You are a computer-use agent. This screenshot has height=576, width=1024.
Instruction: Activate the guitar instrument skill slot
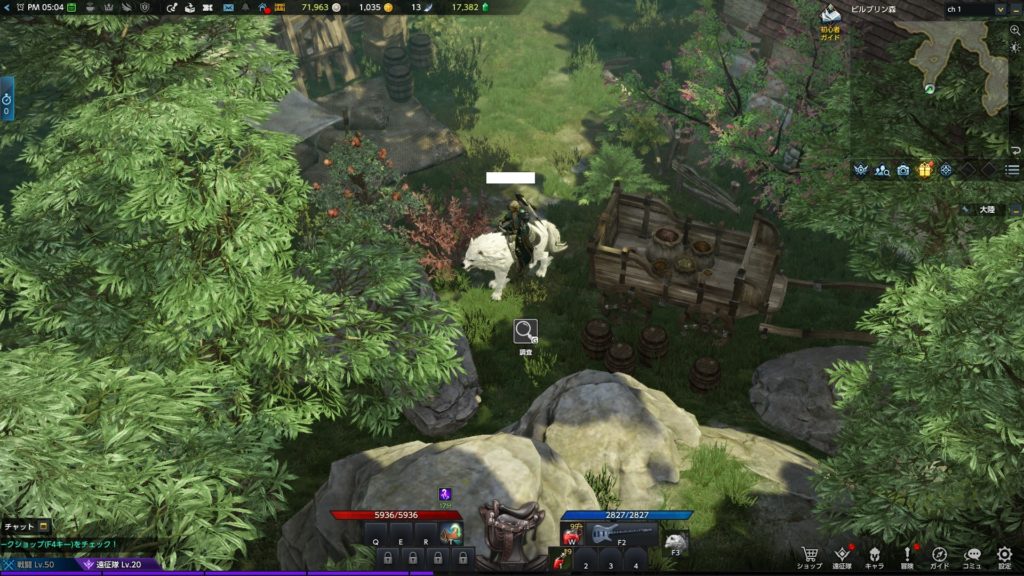(608, 533)
